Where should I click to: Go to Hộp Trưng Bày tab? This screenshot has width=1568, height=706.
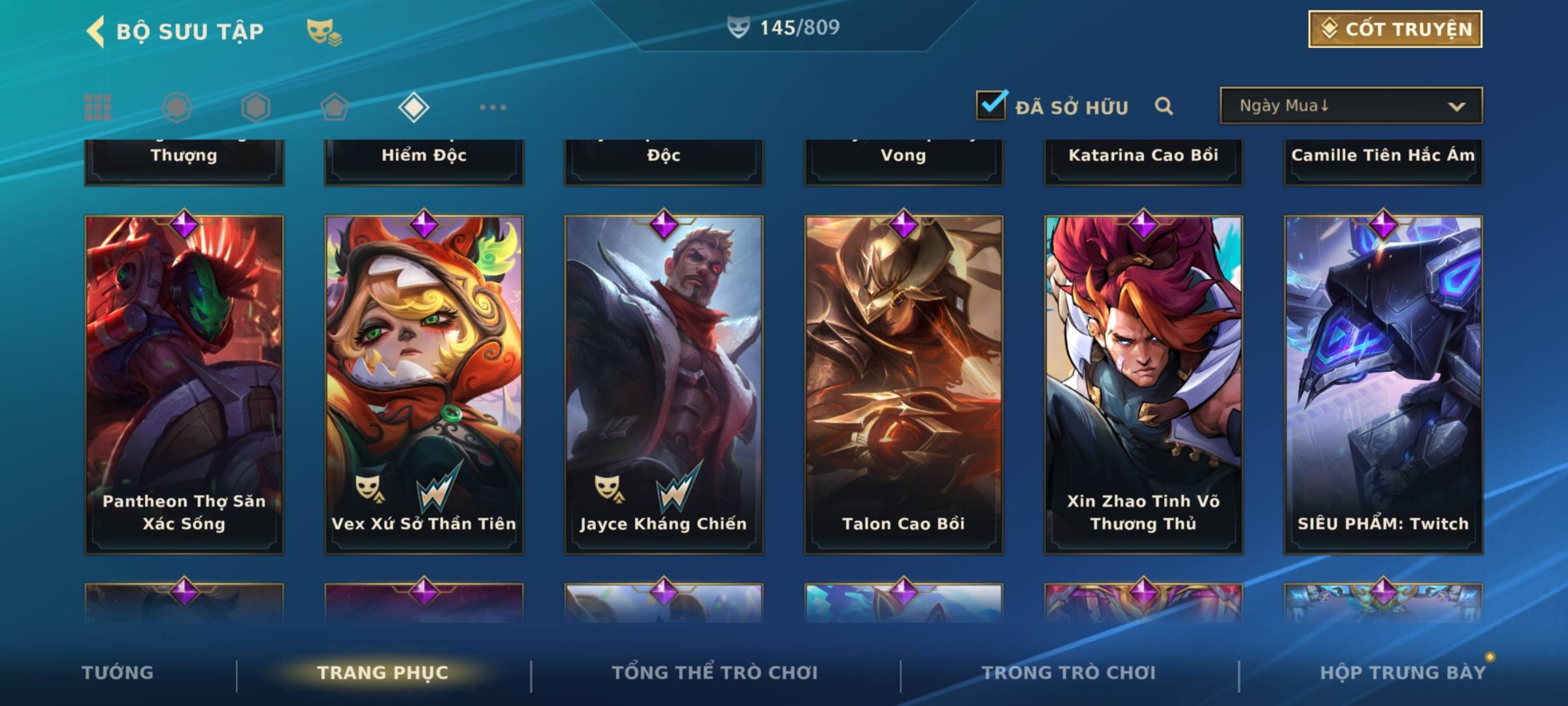pos(1403,673)
